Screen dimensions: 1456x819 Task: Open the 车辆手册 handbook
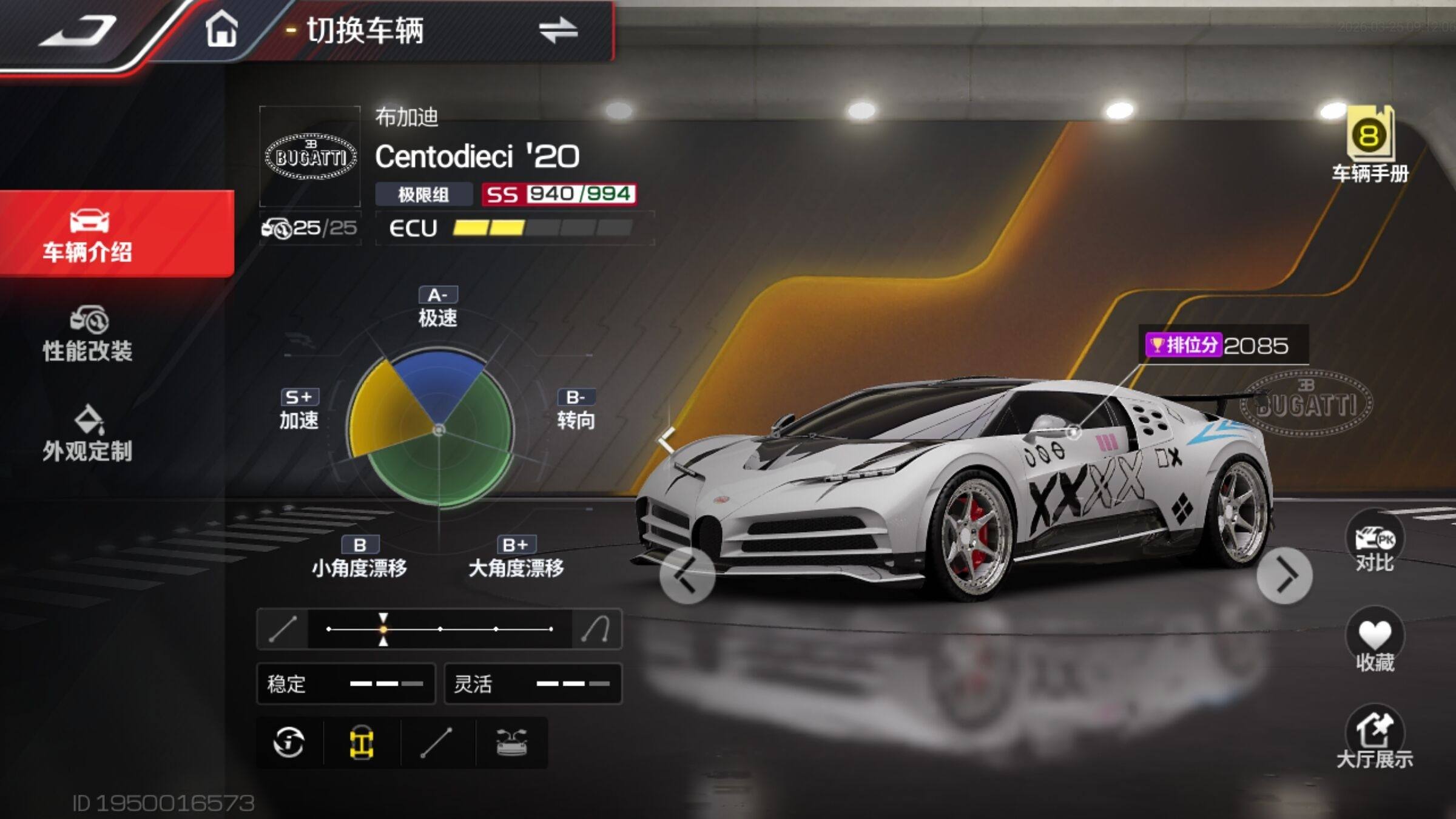(x=1370, y=146)
